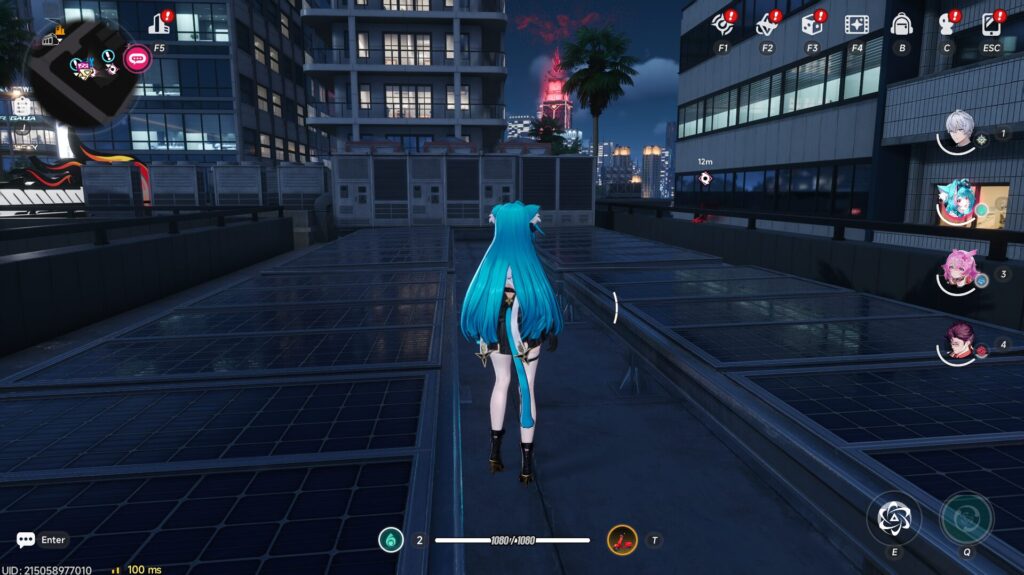Open the character head profile icon
This screenshot has width=1024, height=575.
(x=946, y=24)
